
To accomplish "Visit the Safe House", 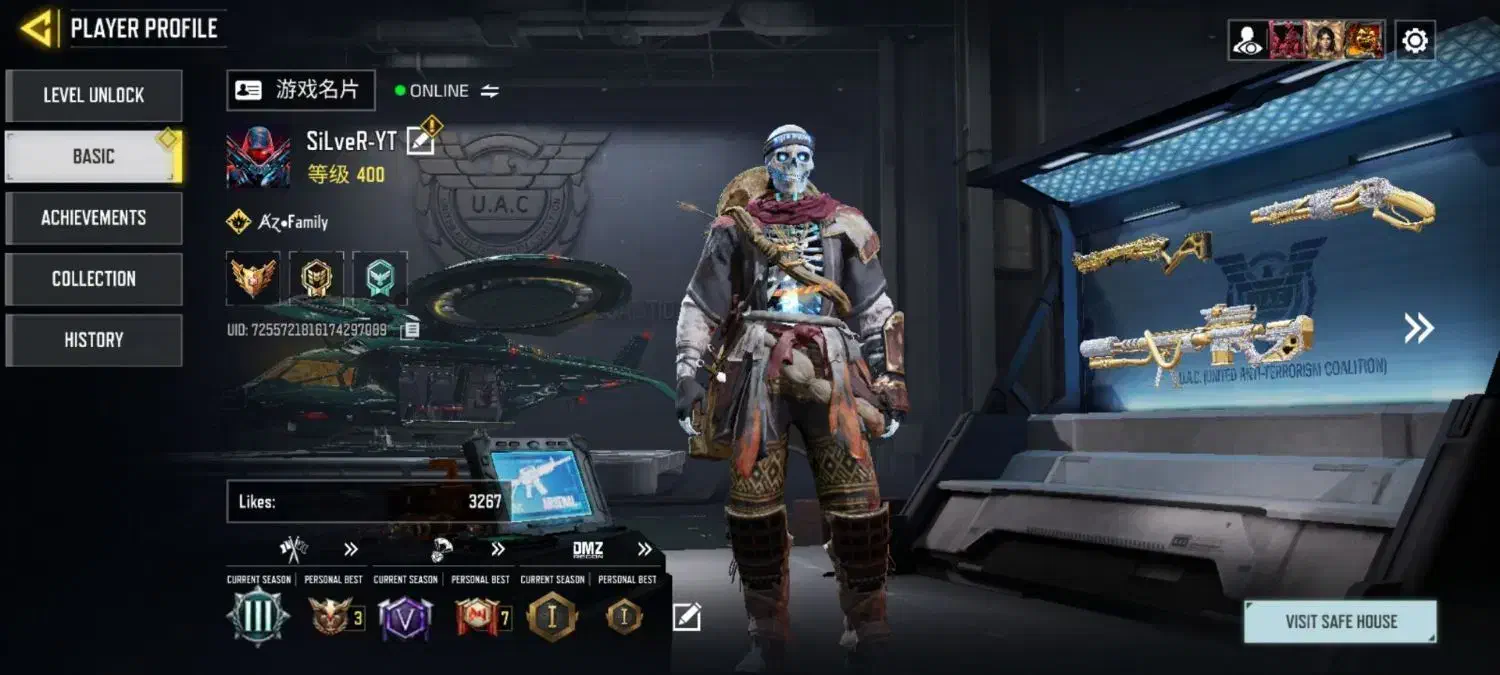I will click(x=1340, y=621).
